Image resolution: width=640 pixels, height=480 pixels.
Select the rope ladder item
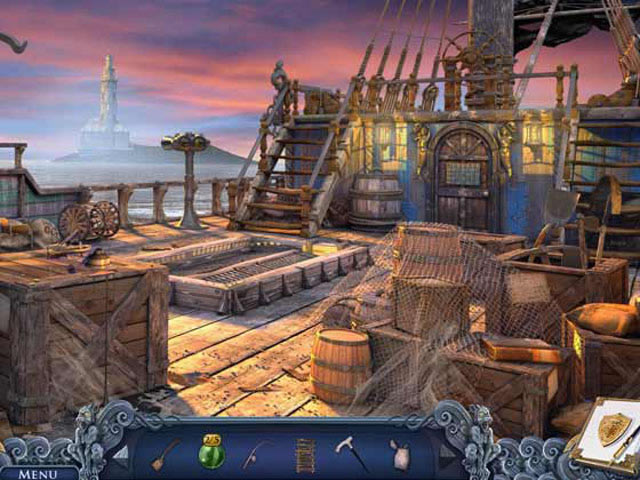pyautogui.click(x=304, y=455)
